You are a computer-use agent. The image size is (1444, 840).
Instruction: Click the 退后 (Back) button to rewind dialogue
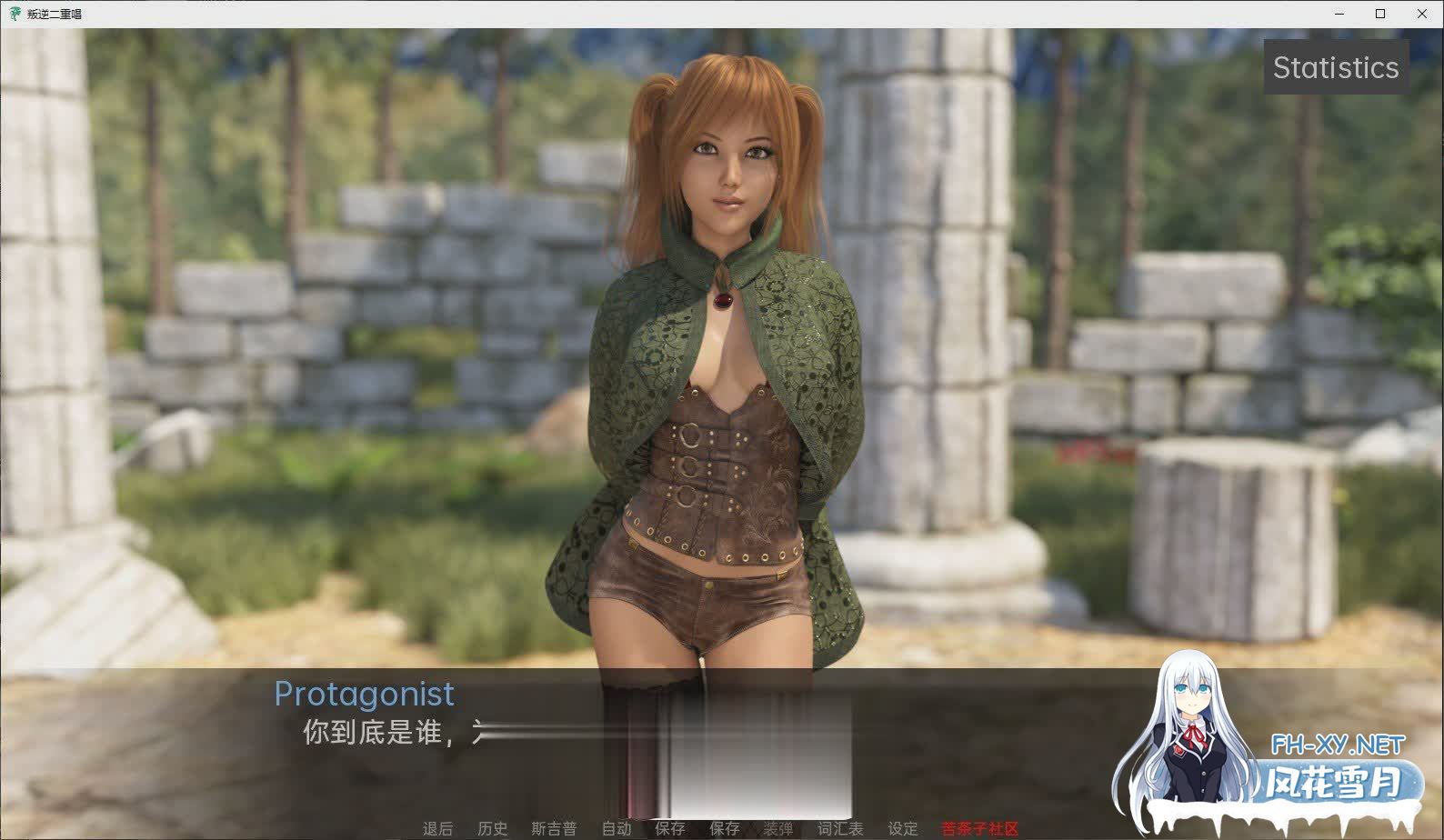click(437, 828)
